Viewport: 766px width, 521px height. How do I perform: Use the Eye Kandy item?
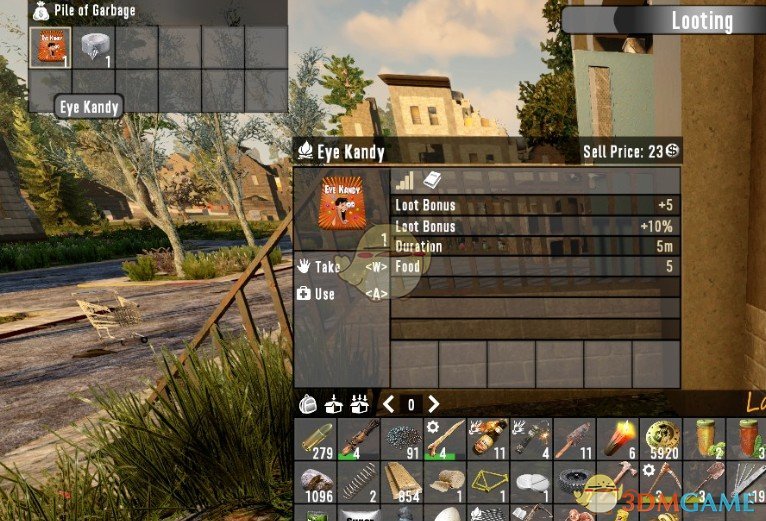(x=325, y=294)
